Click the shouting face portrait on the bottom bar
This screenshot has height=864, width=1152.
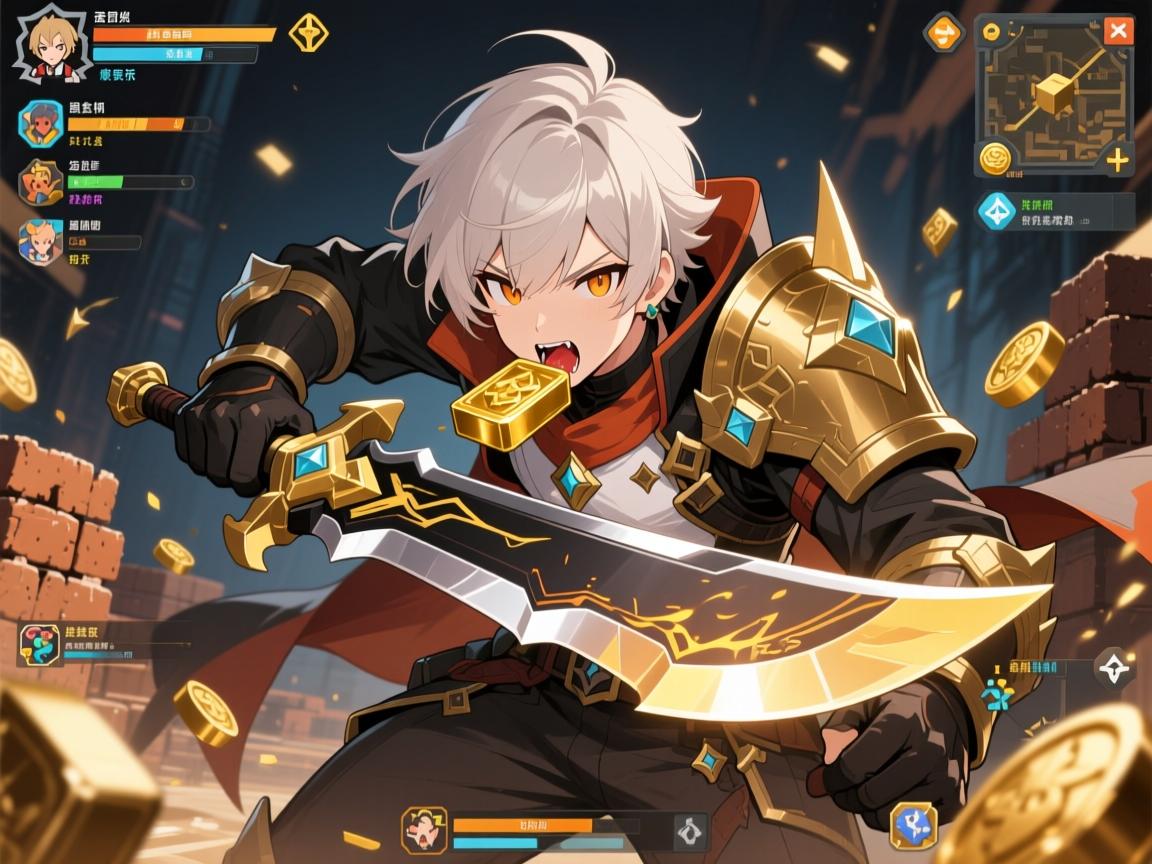click(x=423, y=829)
